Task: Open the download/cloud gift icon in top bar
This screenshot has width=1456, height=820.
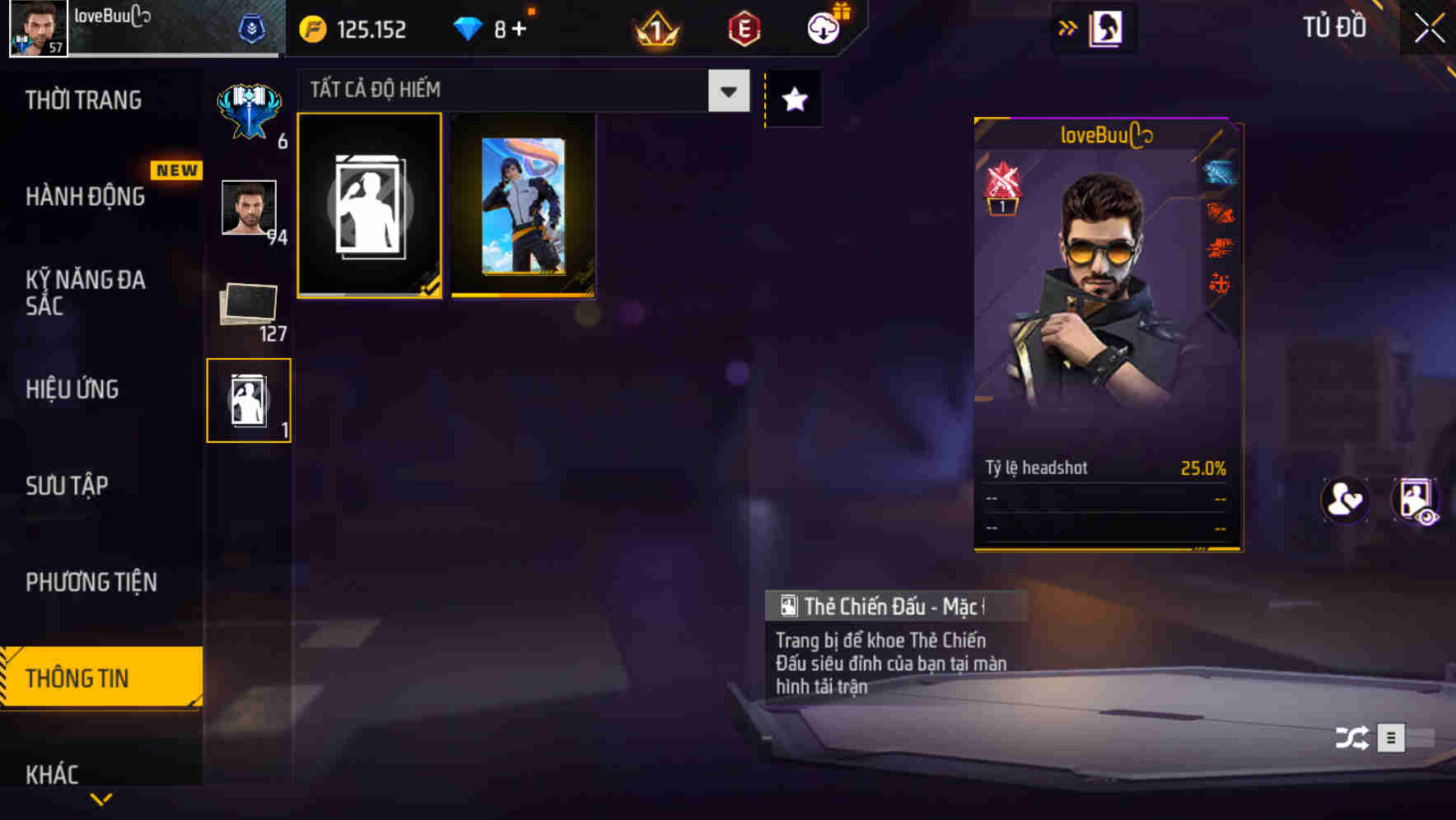Action: pos(822,27)
